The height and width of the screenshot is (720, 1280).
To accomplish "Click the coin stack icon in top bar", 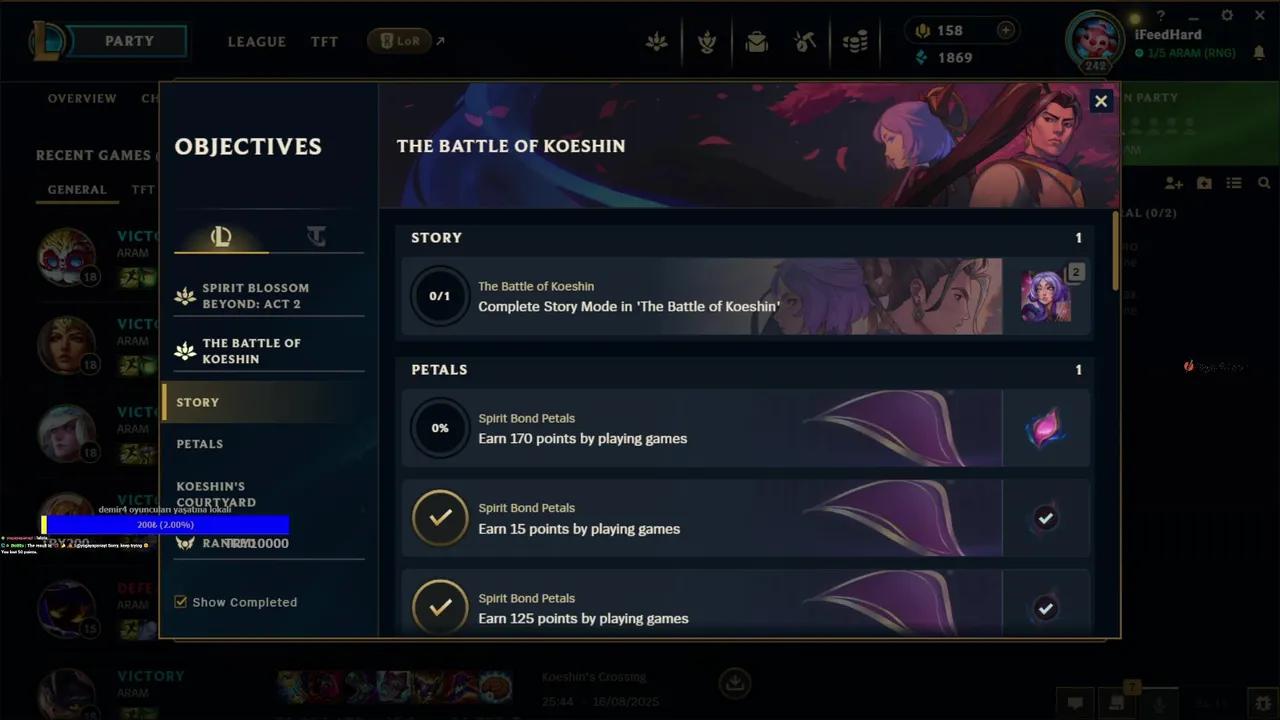I will (855, 42).
